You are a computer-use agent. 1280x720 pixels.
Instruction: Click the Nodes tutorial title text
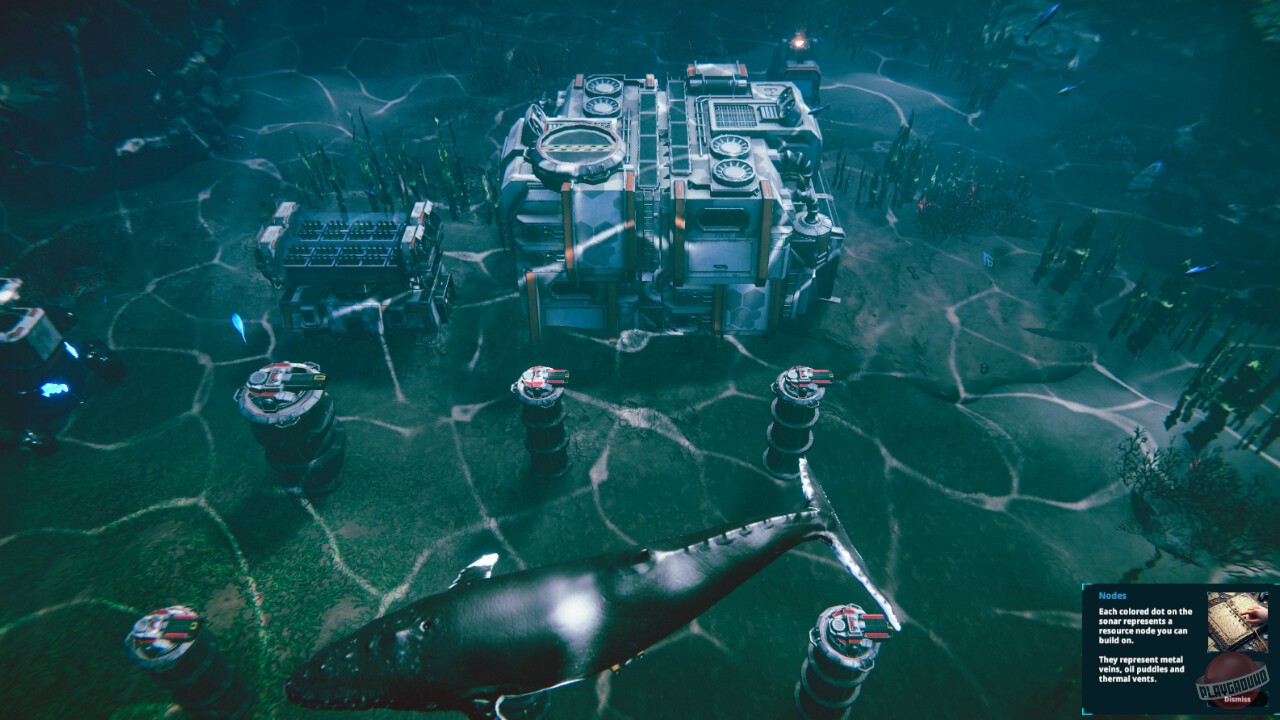[1113, 595]
